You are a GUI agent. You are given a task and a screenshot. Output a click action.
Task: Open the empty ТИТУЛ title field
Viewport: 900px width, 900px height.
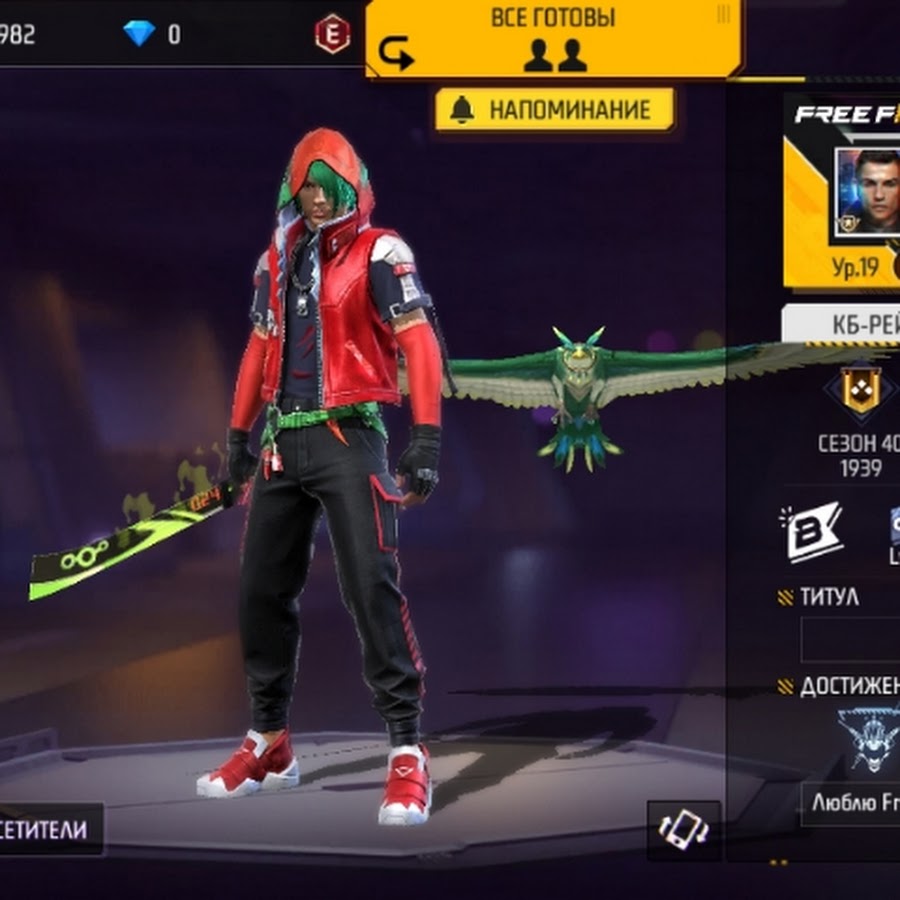tap(850, 639)
